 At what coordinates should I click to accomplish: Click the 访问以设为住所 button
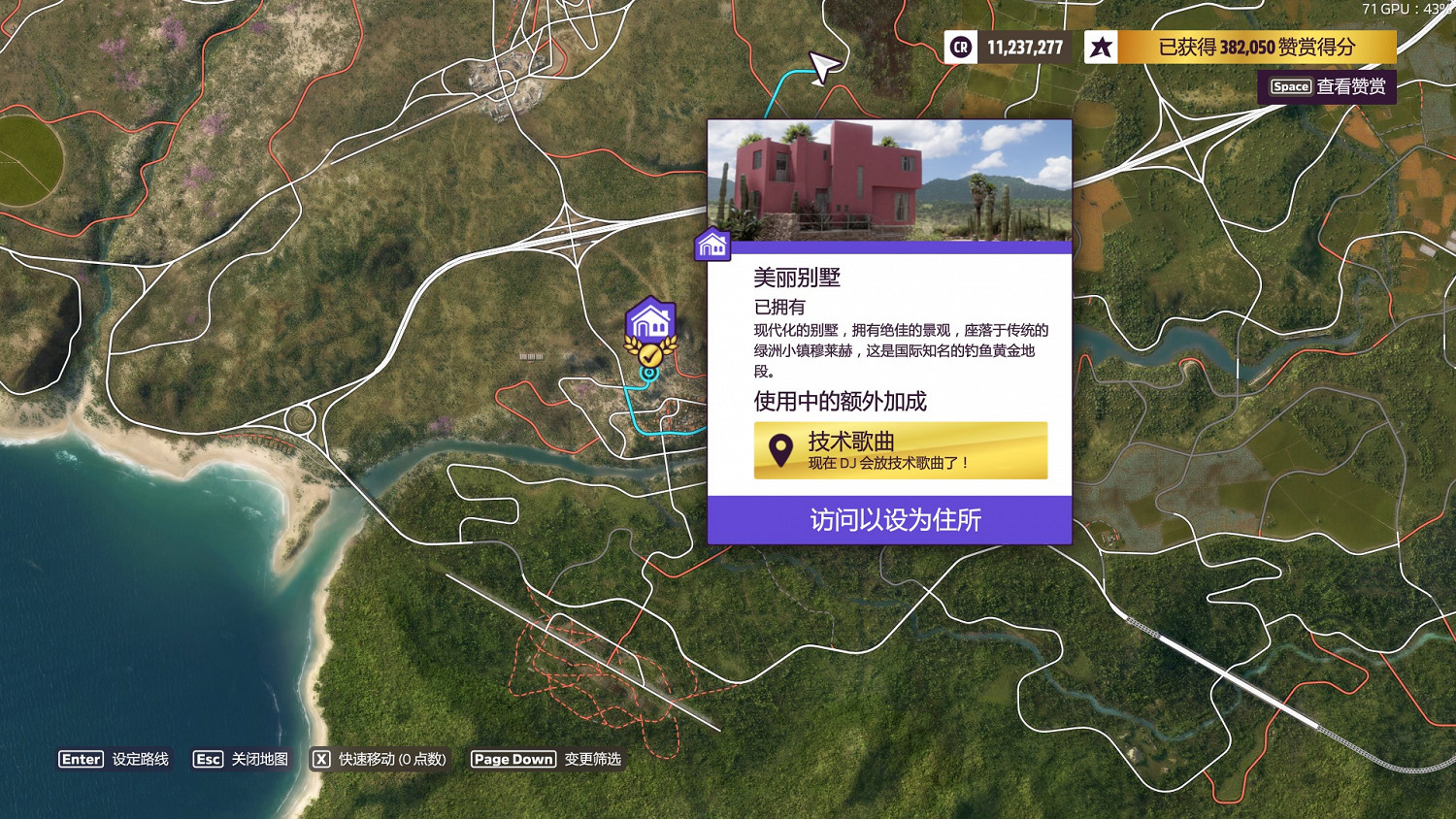pos(889,521)
